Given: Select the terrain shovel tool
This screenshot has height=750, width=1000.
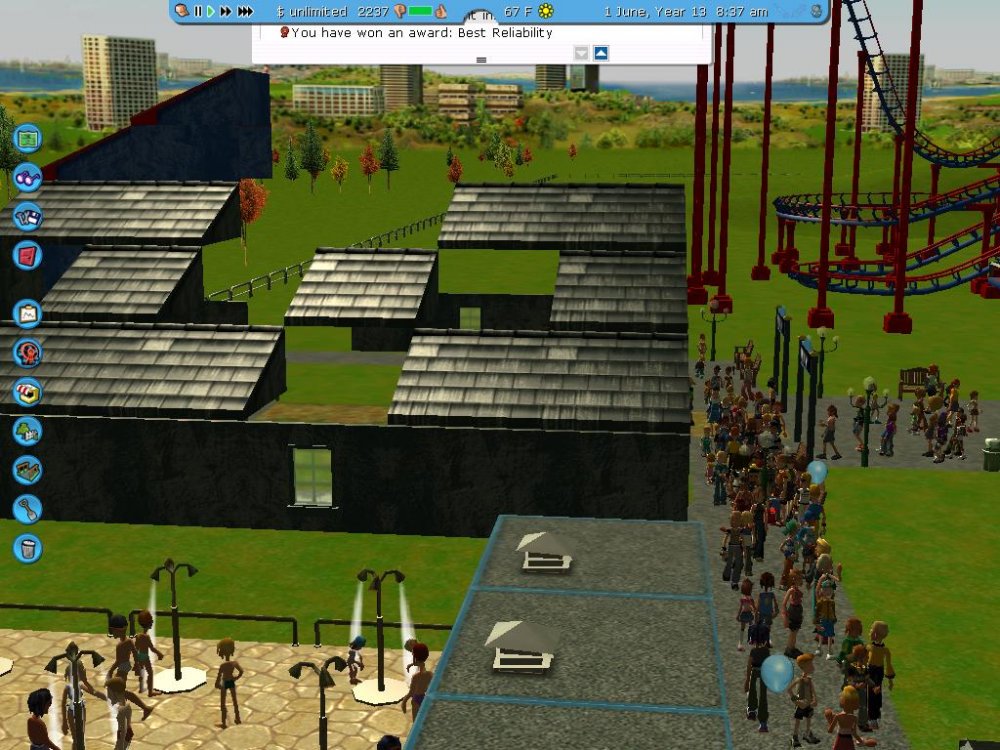Looking at the screenshot, I should click(x=27, y=508).
